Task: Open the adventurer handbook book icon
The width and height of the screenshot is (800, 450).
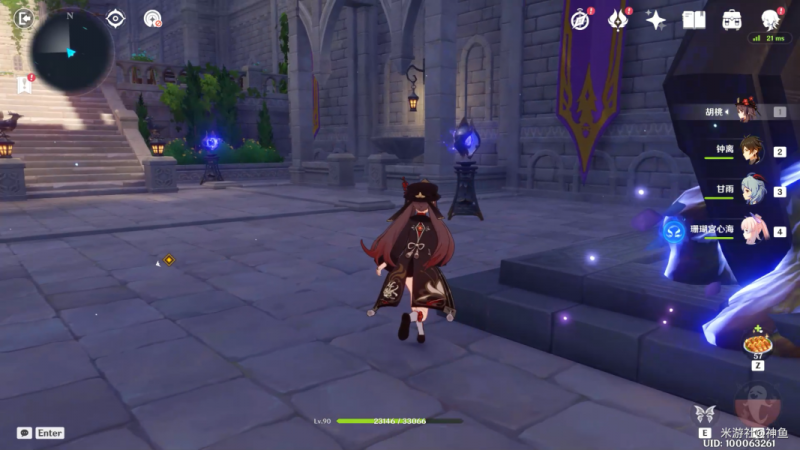Action: click(694, 19)
